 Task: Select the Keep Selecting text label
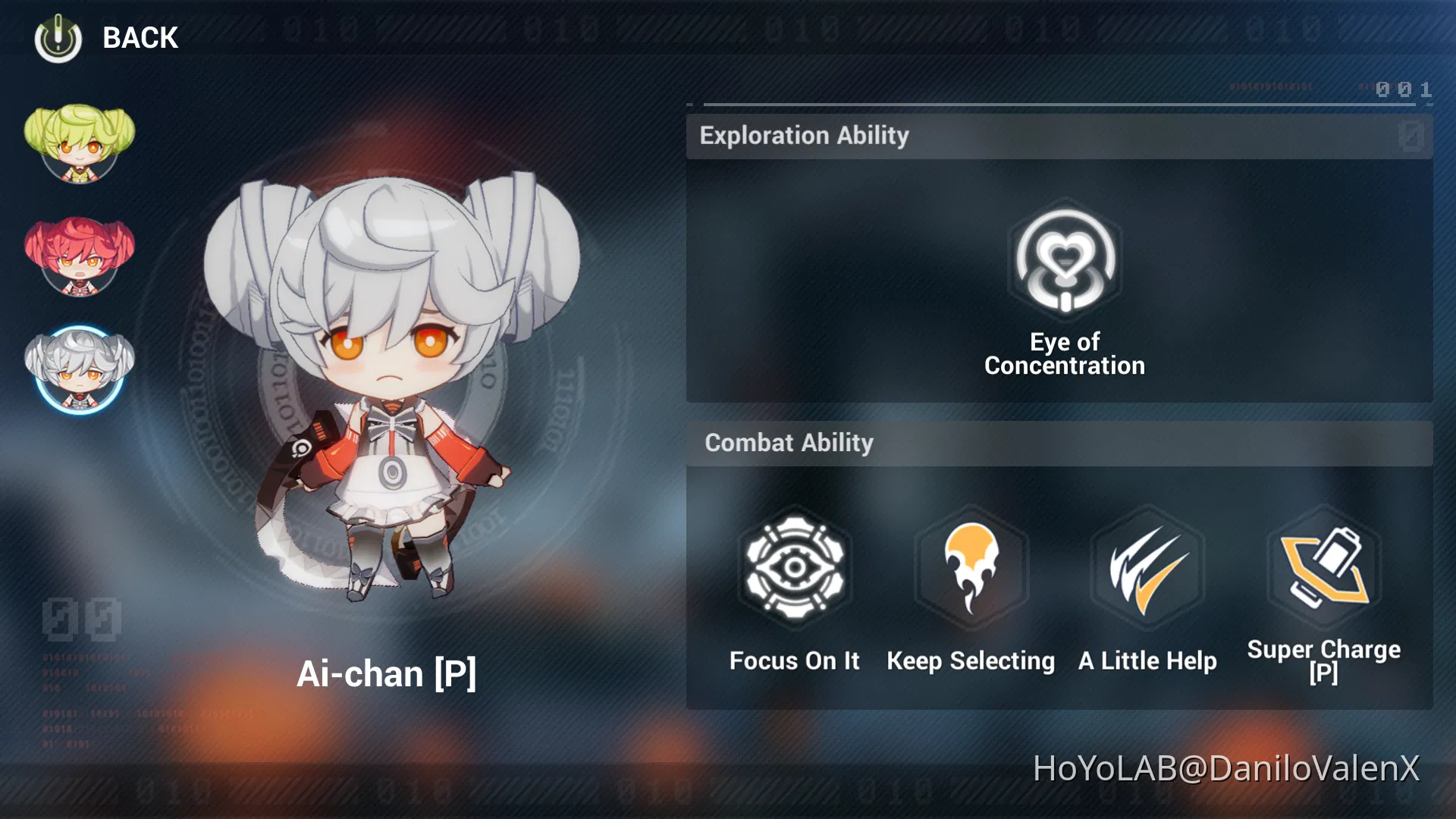[971, 661]
